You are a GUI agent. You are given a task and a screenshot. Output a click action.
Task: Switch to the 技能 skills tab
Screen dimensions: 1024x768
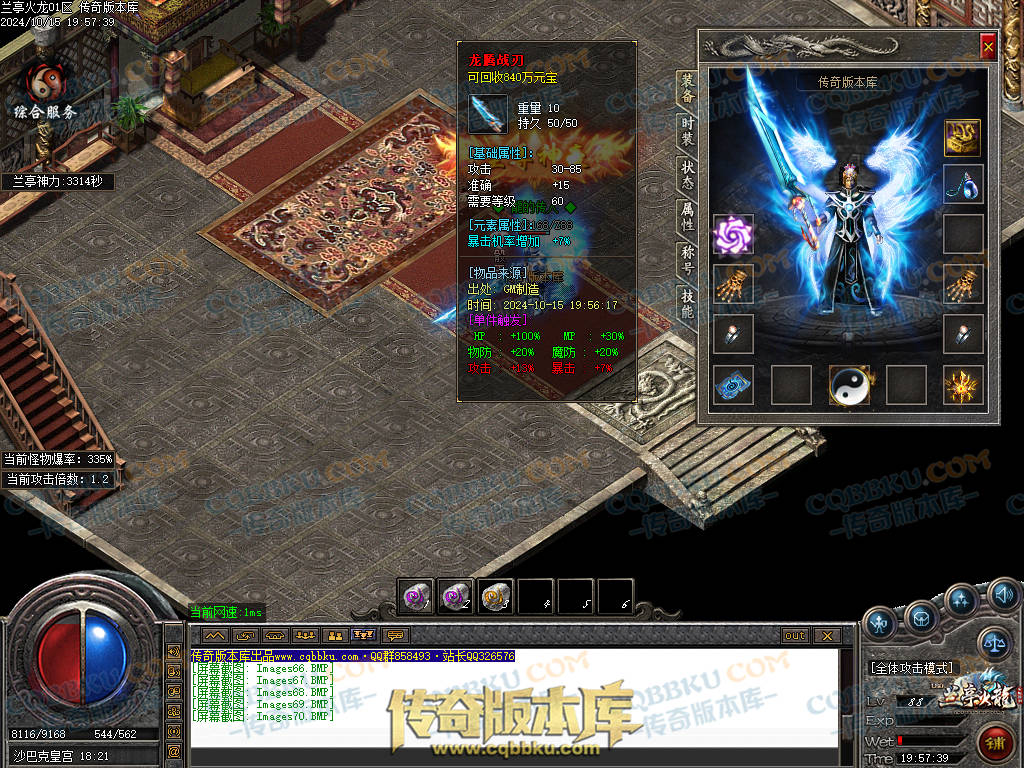688,303
